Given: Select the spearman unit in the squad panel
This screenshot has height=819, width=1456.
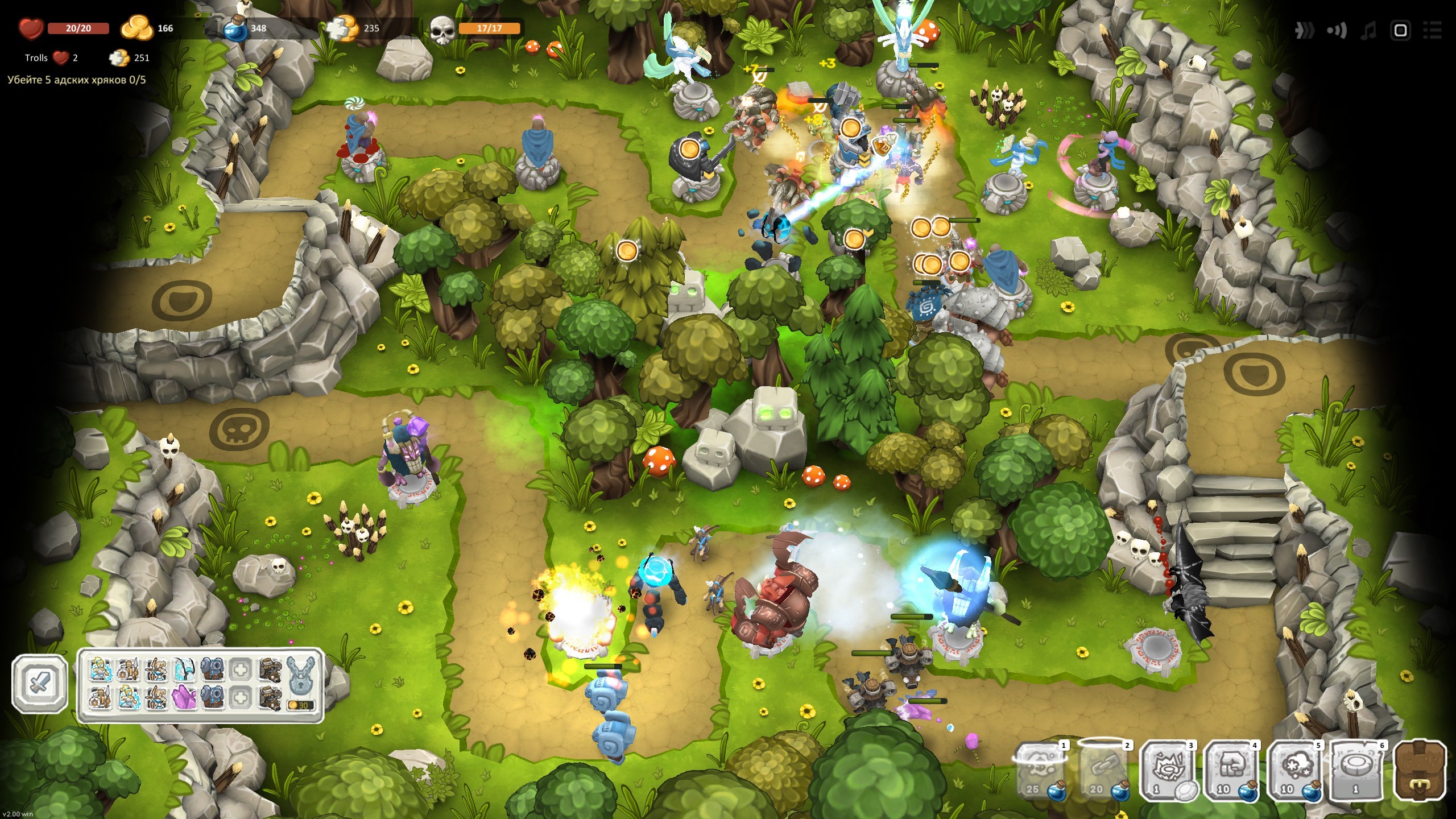Looking at the screenshot, I should pos(128,670).
